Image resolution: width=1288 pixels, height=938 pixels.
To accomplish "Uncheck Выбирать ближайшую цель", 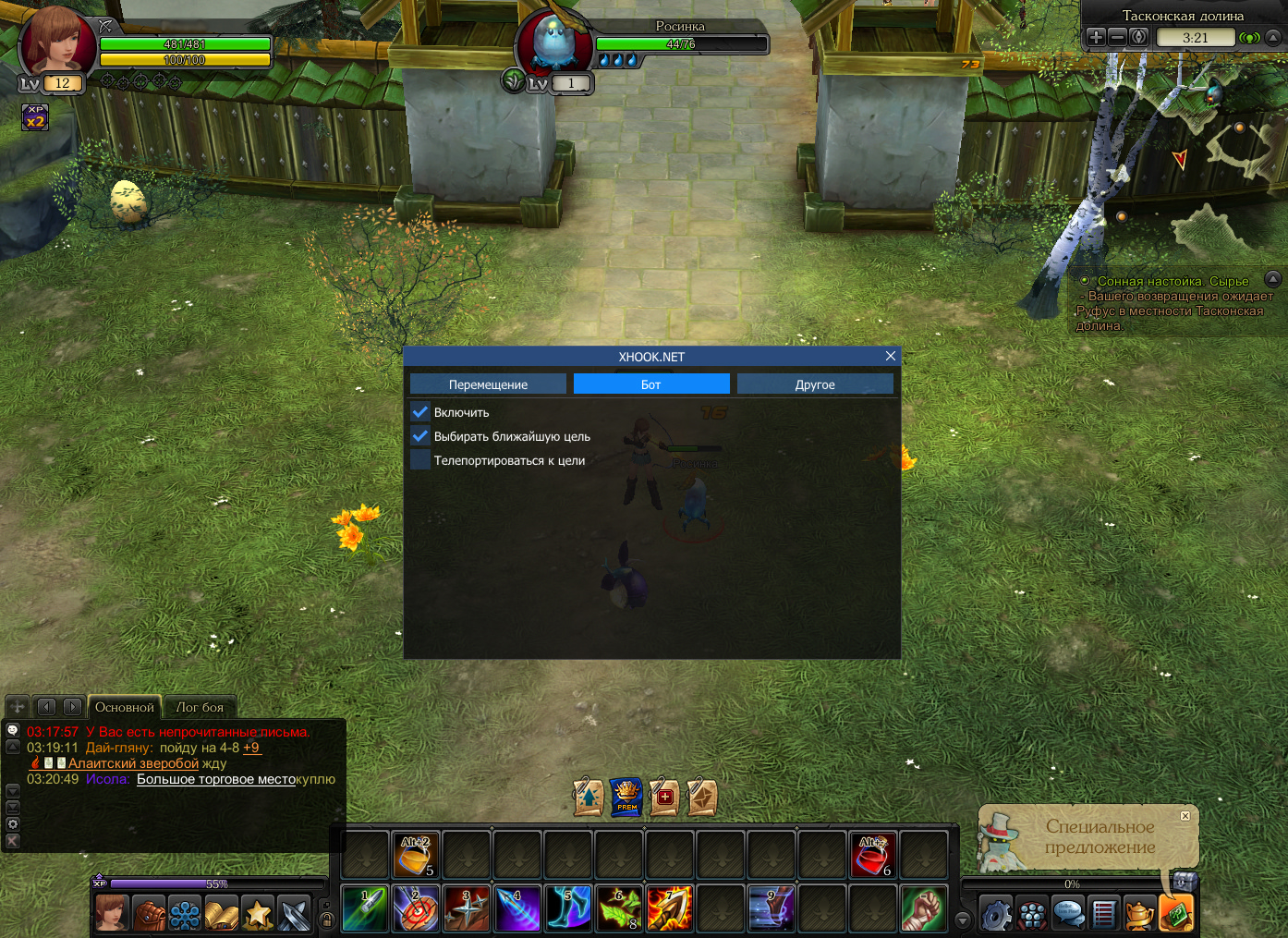I will pyautogui.click(x=420, y=436).
